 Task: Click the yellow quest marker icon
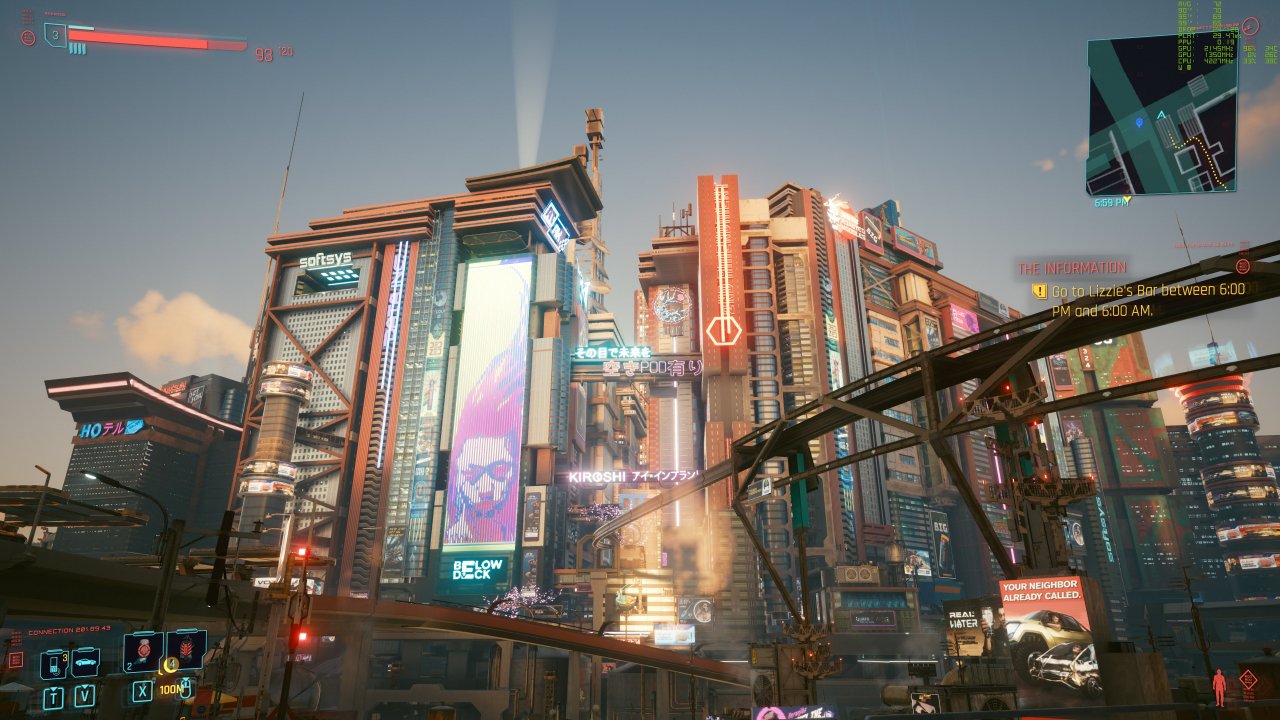tap(1039, 291)
